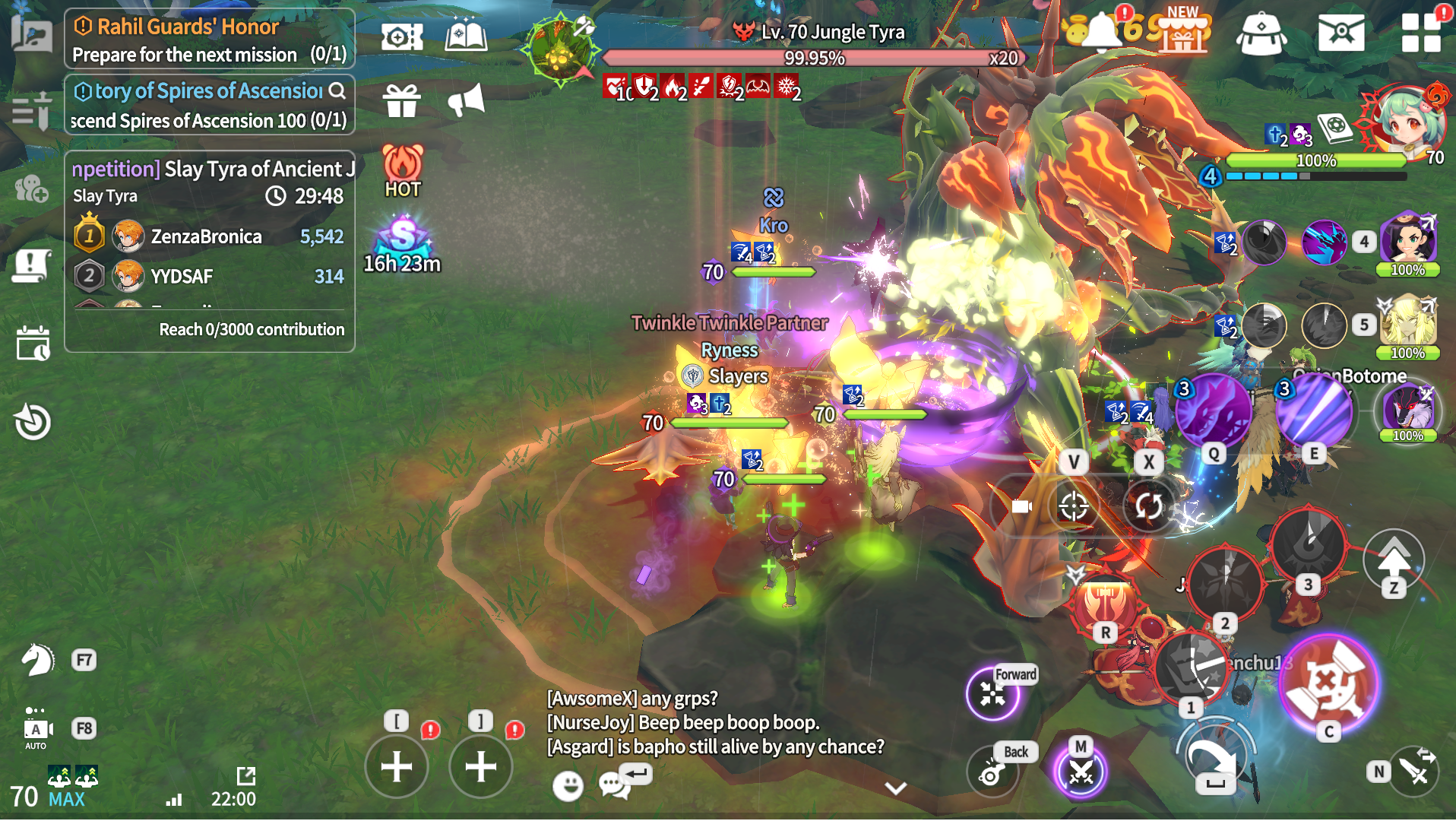Expand the chat with the down arrow
This screenshot has height=821, width=1456.
[x=896, y=788]
